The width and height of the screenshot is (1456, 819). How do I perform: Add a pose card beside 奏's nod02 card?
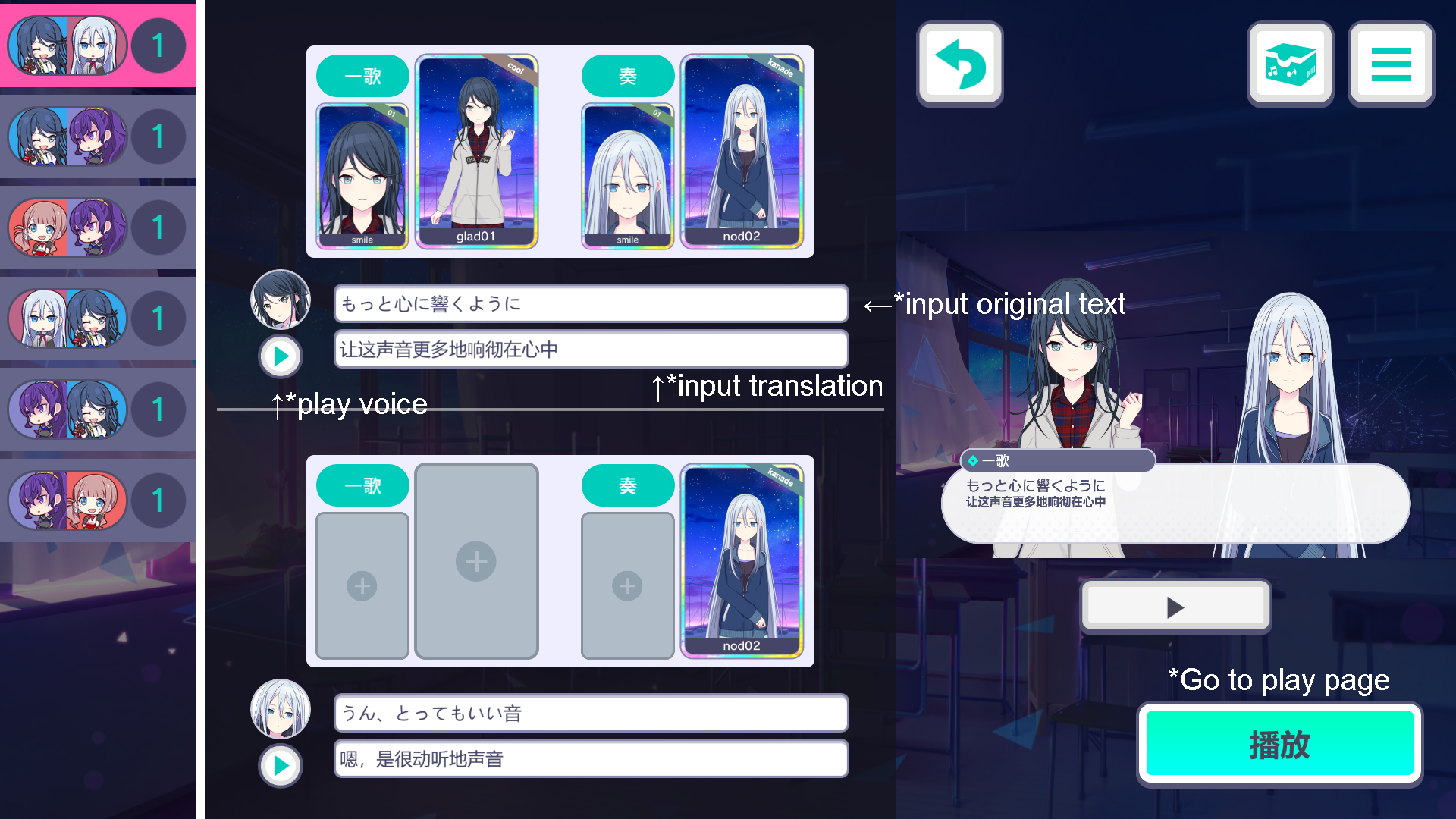coord(627,585)
